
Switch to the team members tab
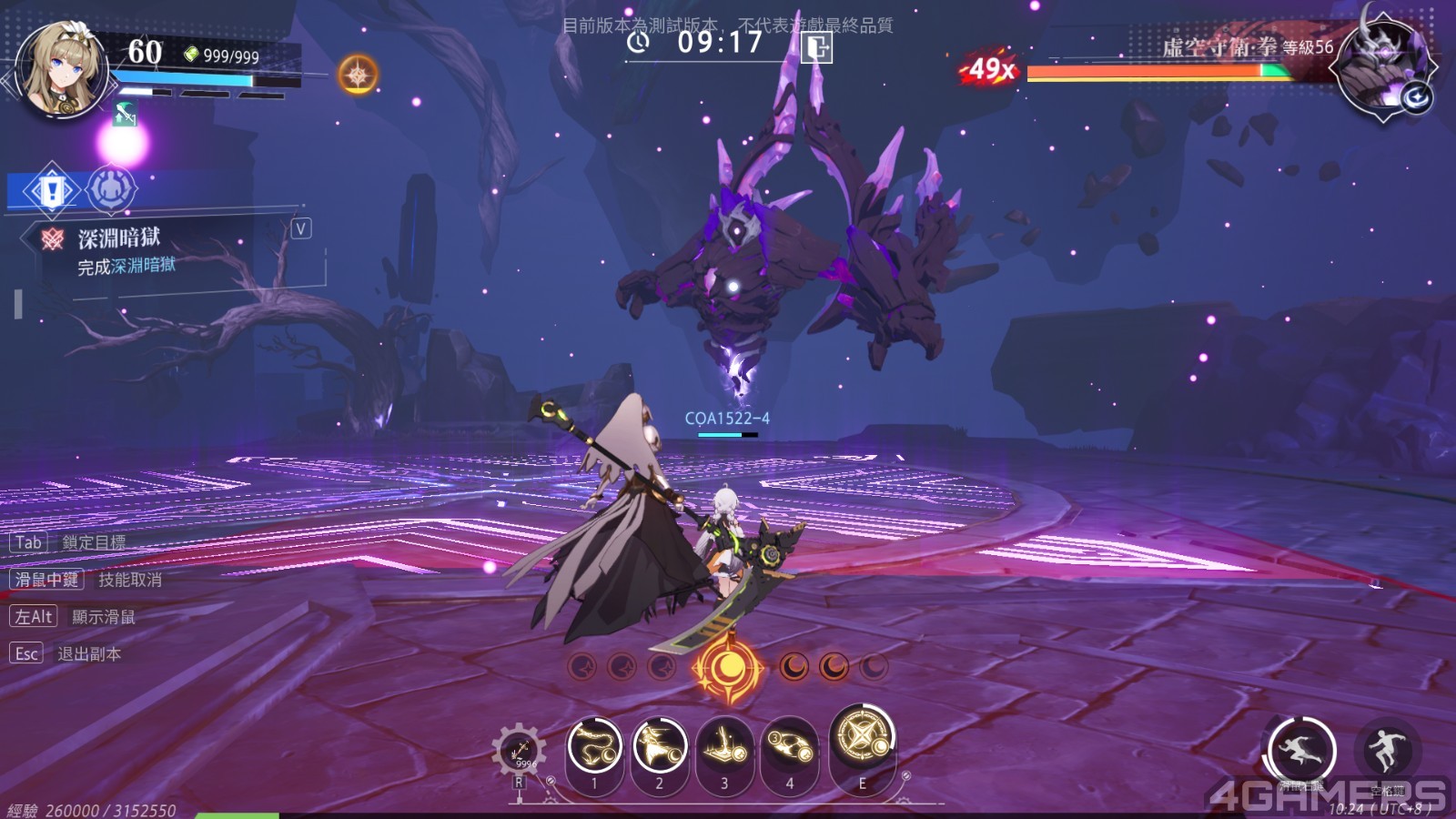pos(111,189)
